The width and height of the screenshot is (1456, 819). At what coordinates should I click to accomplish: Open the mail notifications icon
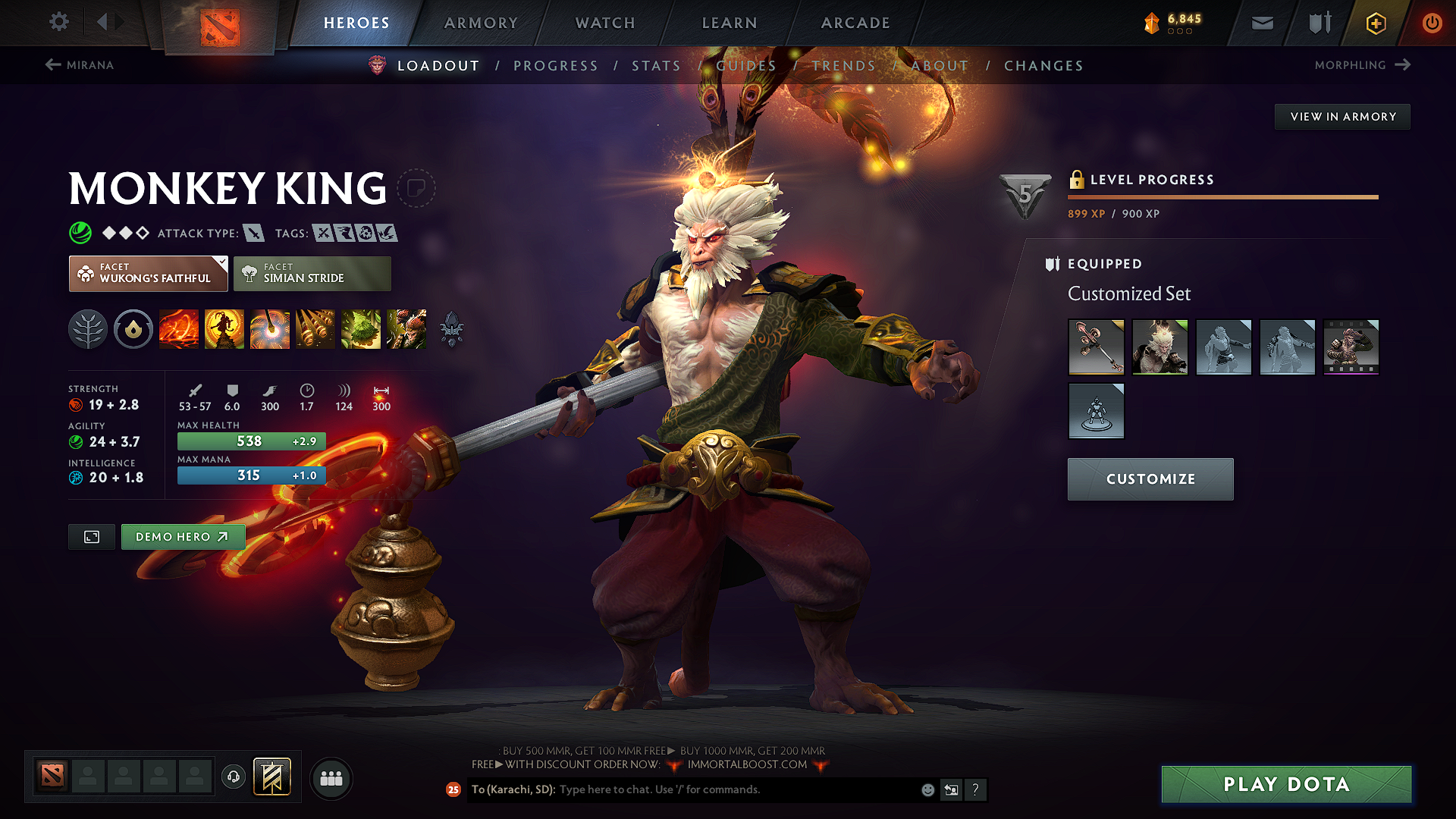click(1261, 23)
